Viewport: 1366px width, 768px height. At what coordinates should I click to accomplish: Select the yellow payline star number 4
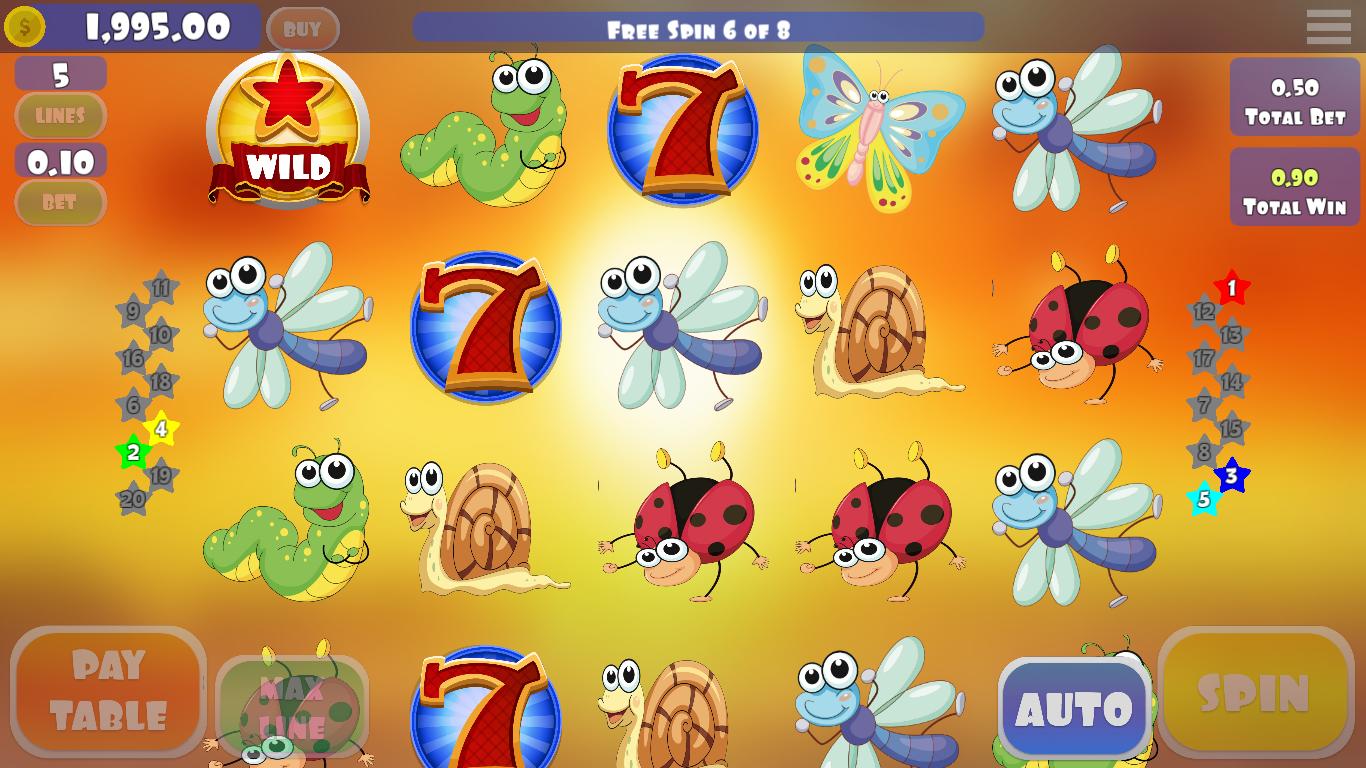pos(160,430)
